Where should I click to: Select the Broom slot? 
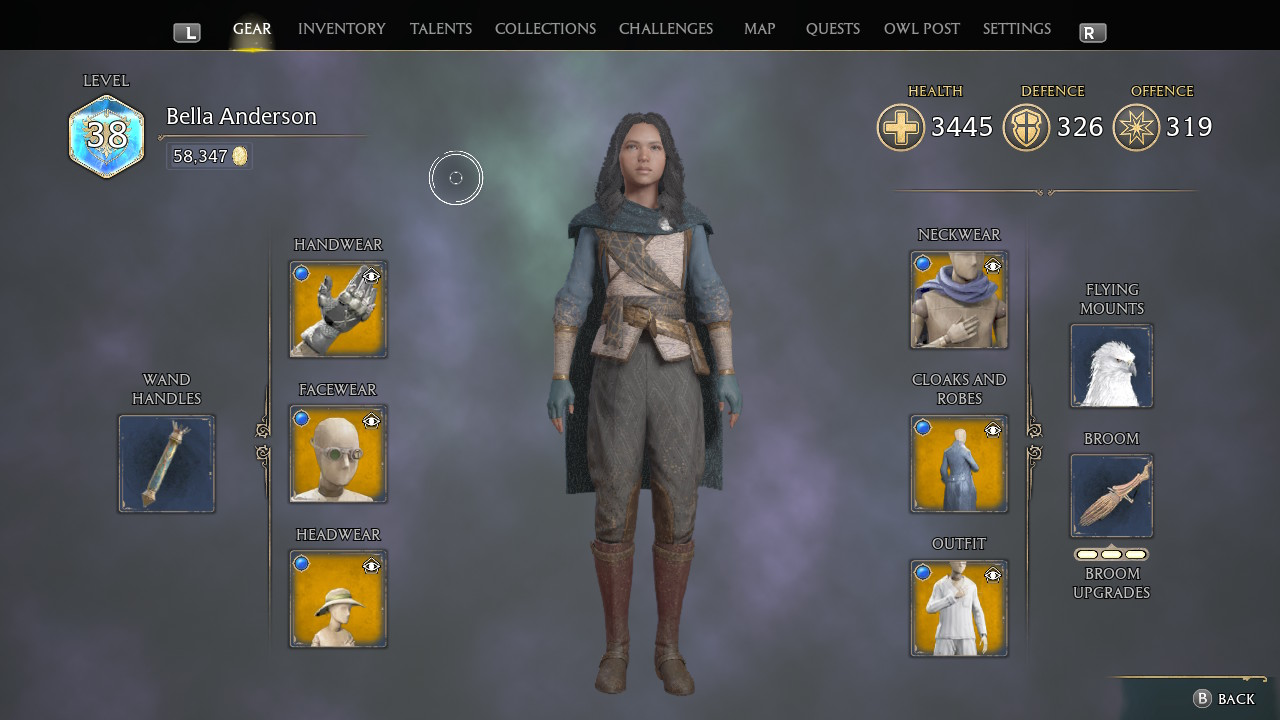pos(1111,496)
